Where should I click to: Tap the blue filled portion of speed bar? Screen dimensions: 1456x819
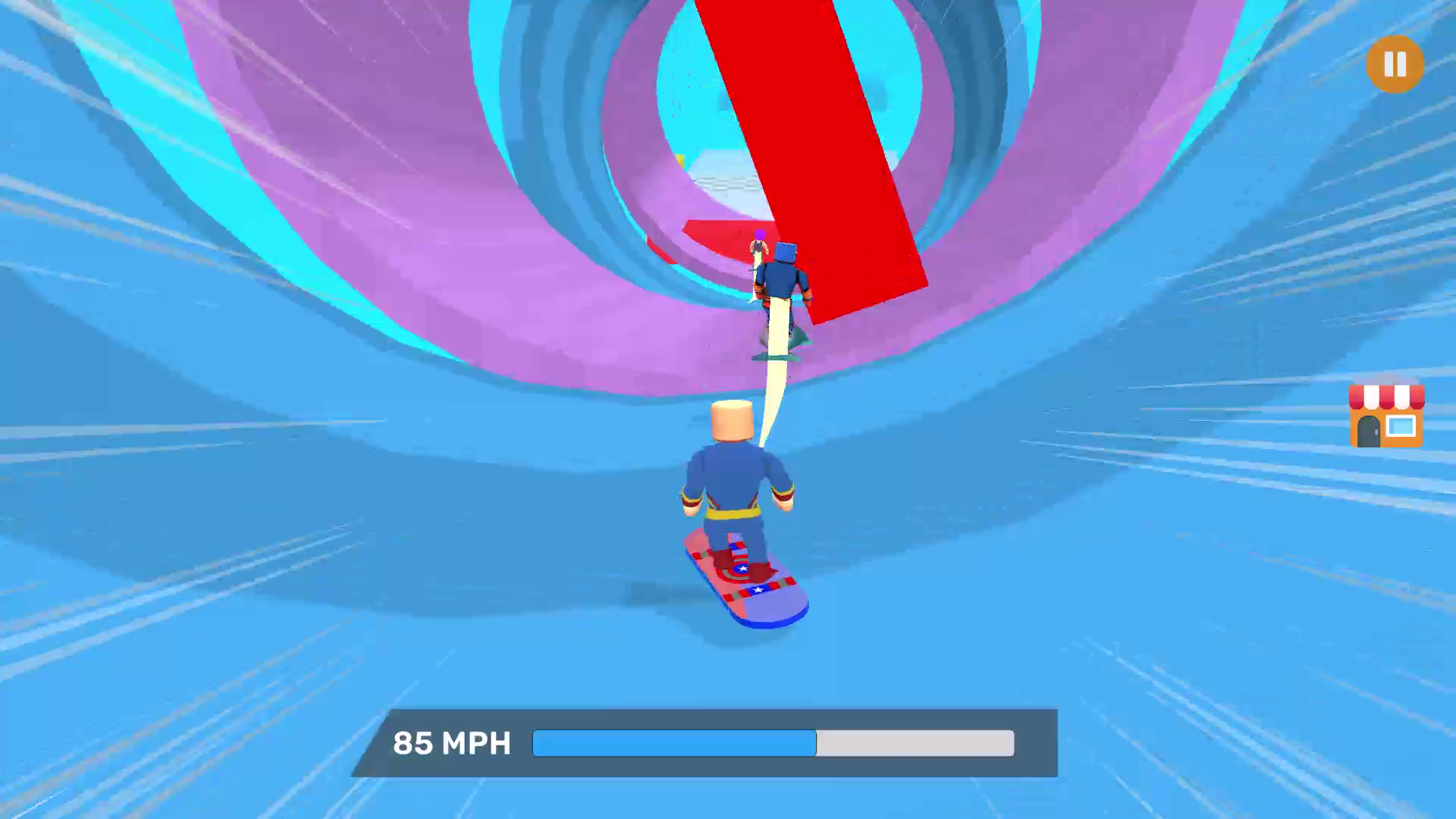(675, 744)
